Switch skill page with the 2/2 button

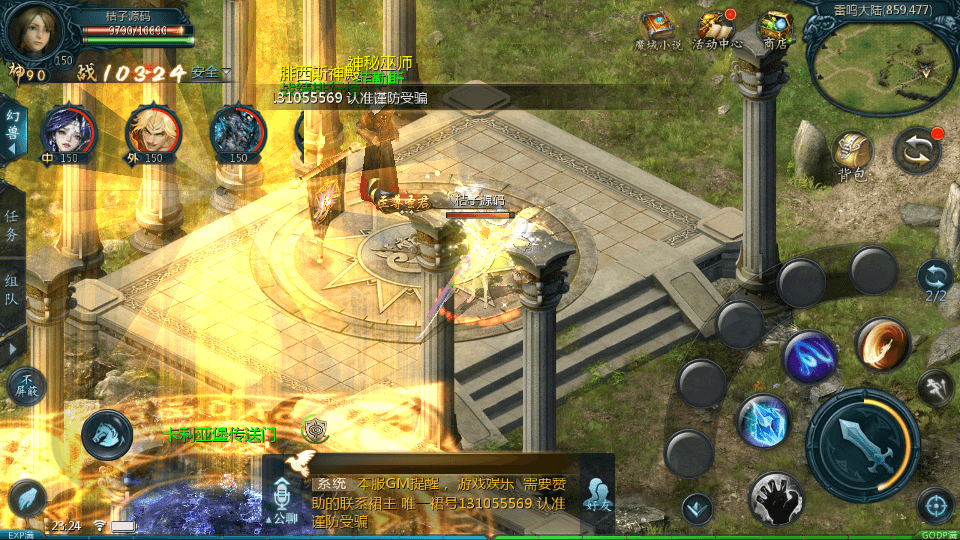935,281
